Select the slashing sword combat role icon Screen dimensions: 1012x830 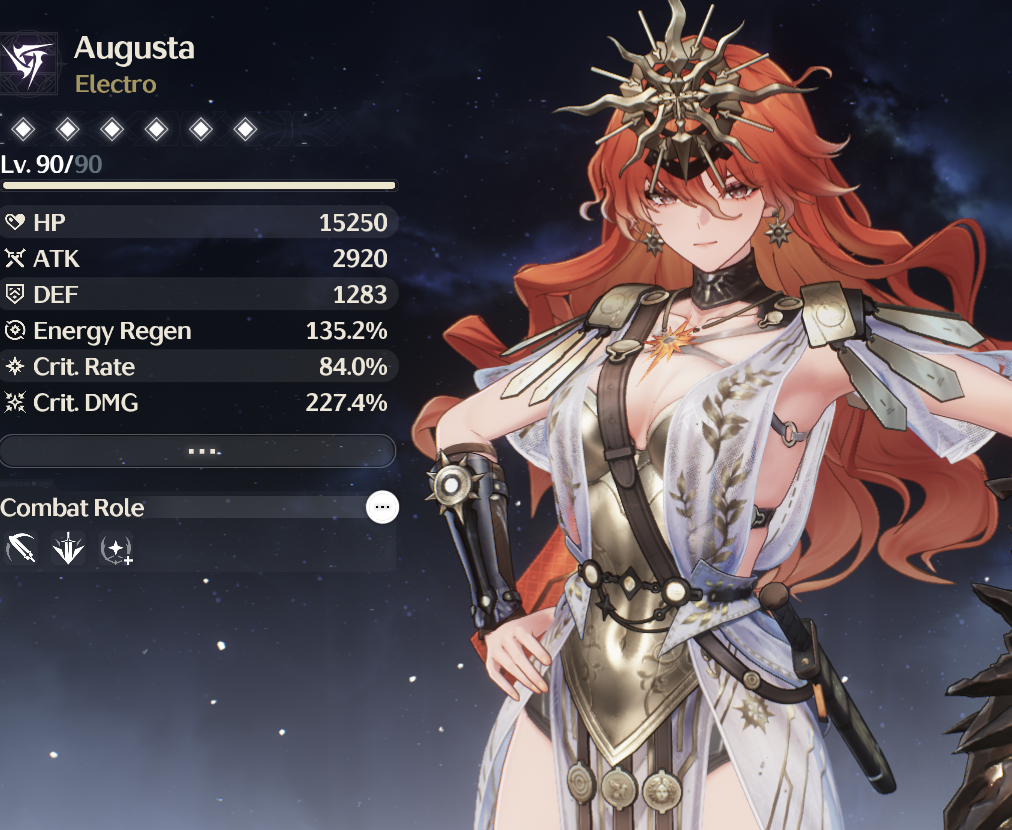coord(22,548)
